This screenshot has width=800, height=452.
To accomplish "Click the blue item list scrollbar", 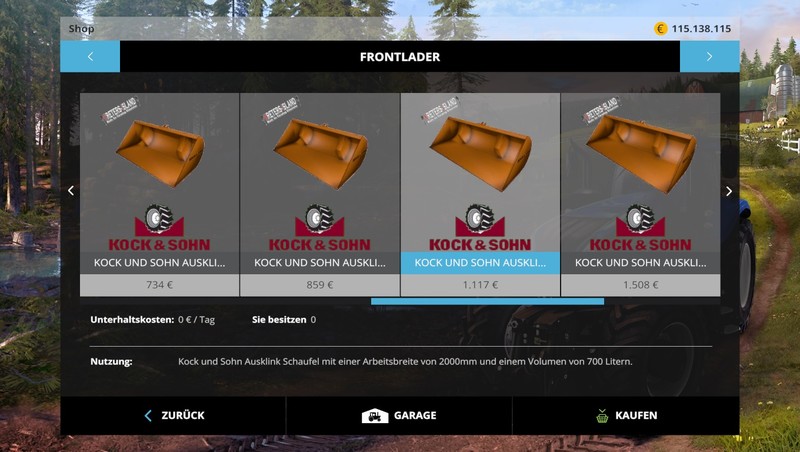I will coord(487,301).
